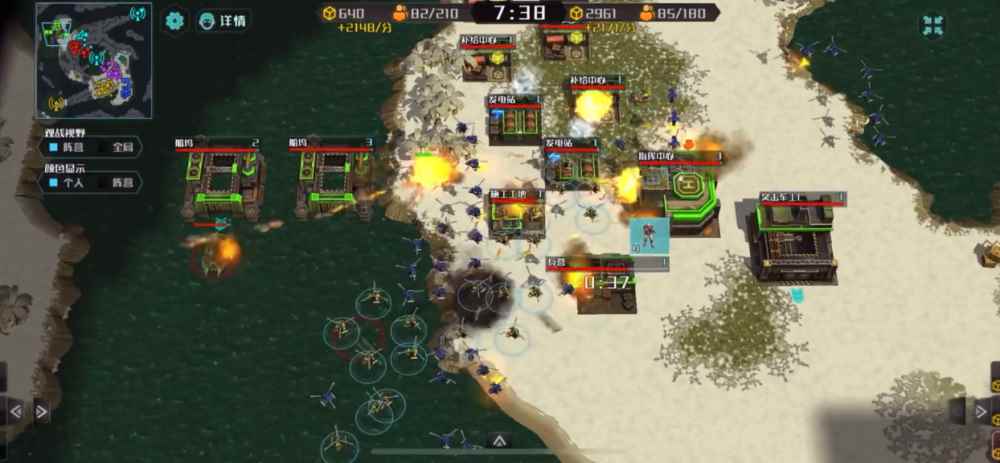Click the left arrow on the left edge
1000x463 pixels.
16,410
